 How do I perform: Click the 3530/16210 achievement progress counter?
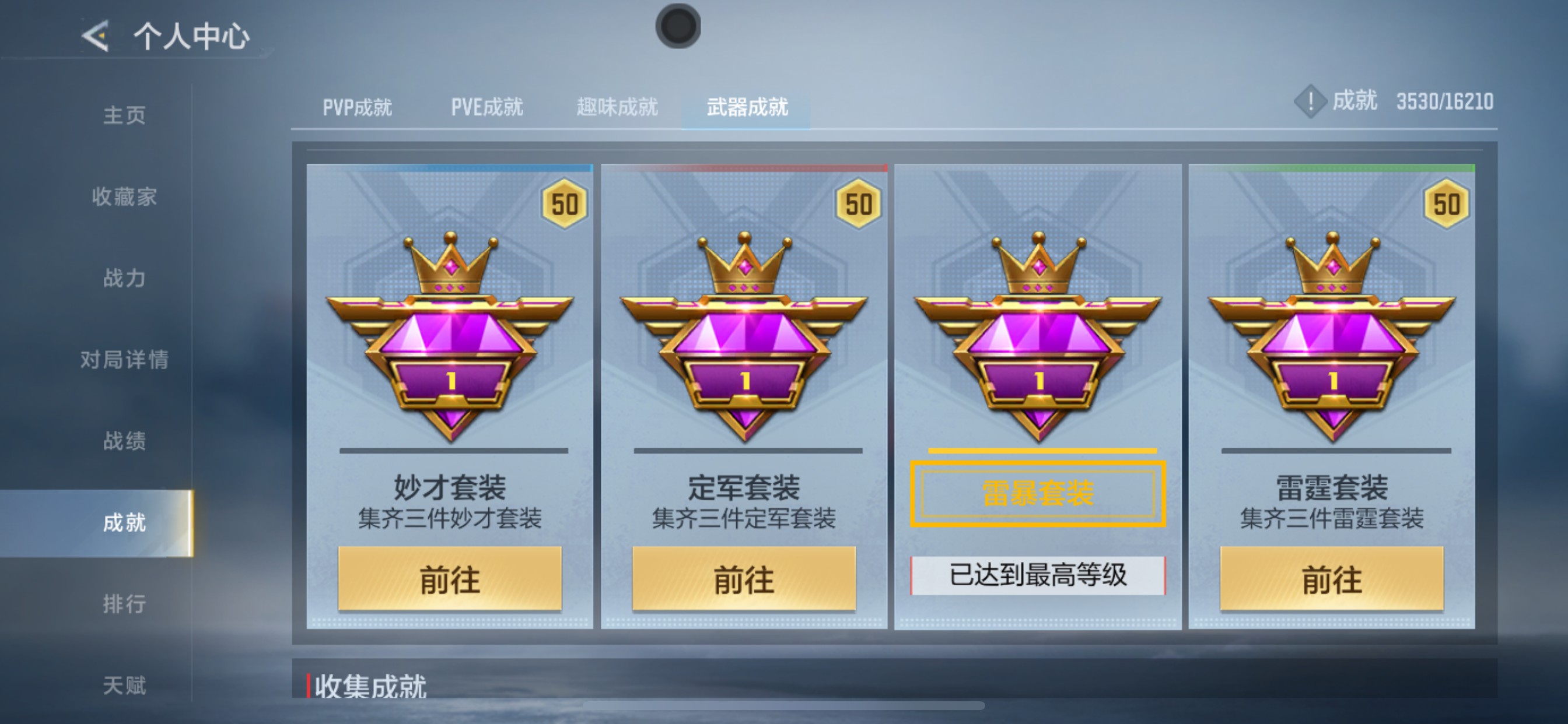pos(1441,102)
